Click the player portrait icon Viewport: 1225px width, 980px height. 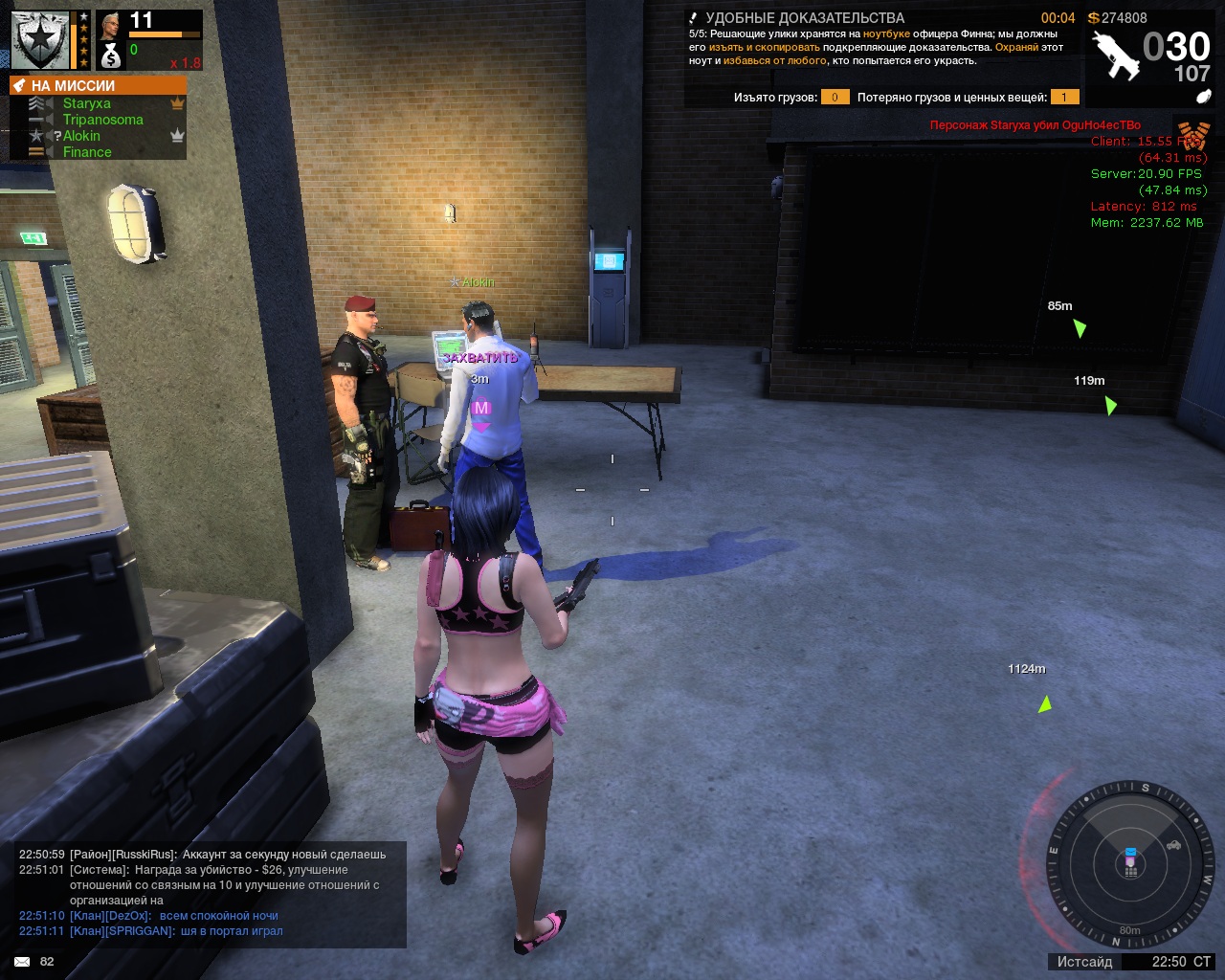[x=111, y=26]
